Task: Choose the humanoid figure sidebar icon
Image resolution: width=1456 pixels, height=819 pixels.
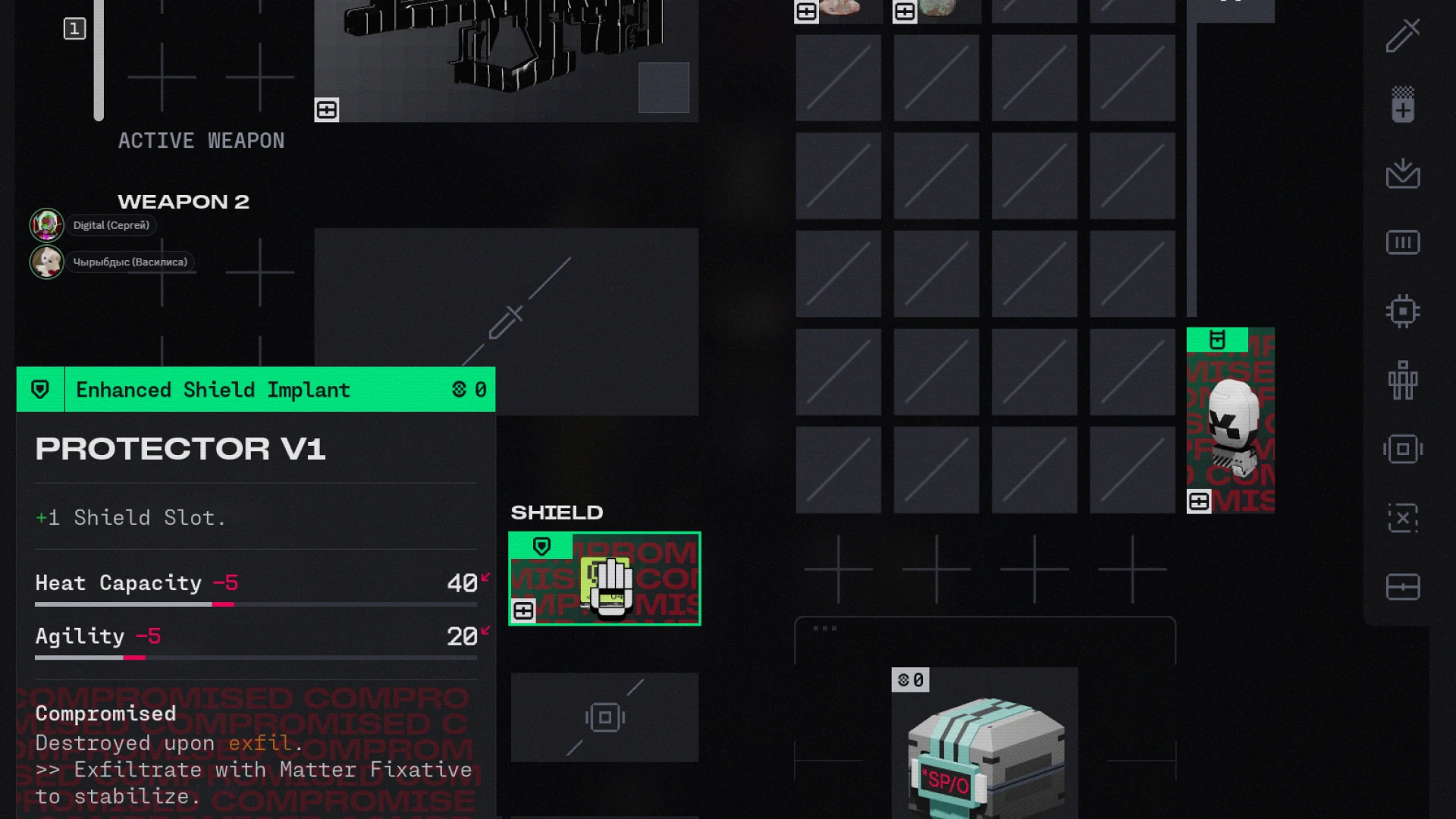Action: click(x=1402, y=380)
